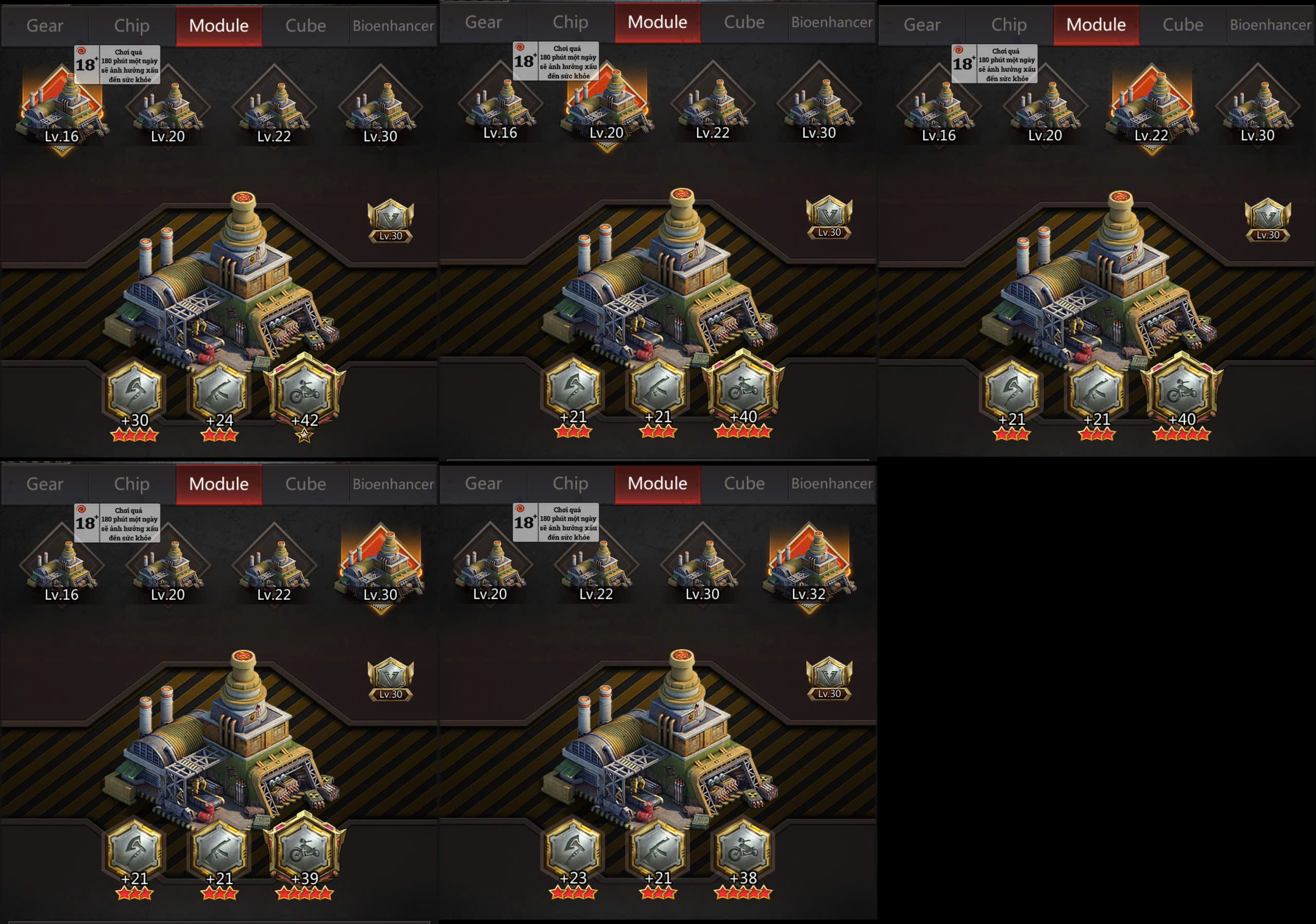Image resolution: width=1316 pixels, height=924 pixels.
Task: Click the +39 motorcycle module slot
Action: (304, 851)
